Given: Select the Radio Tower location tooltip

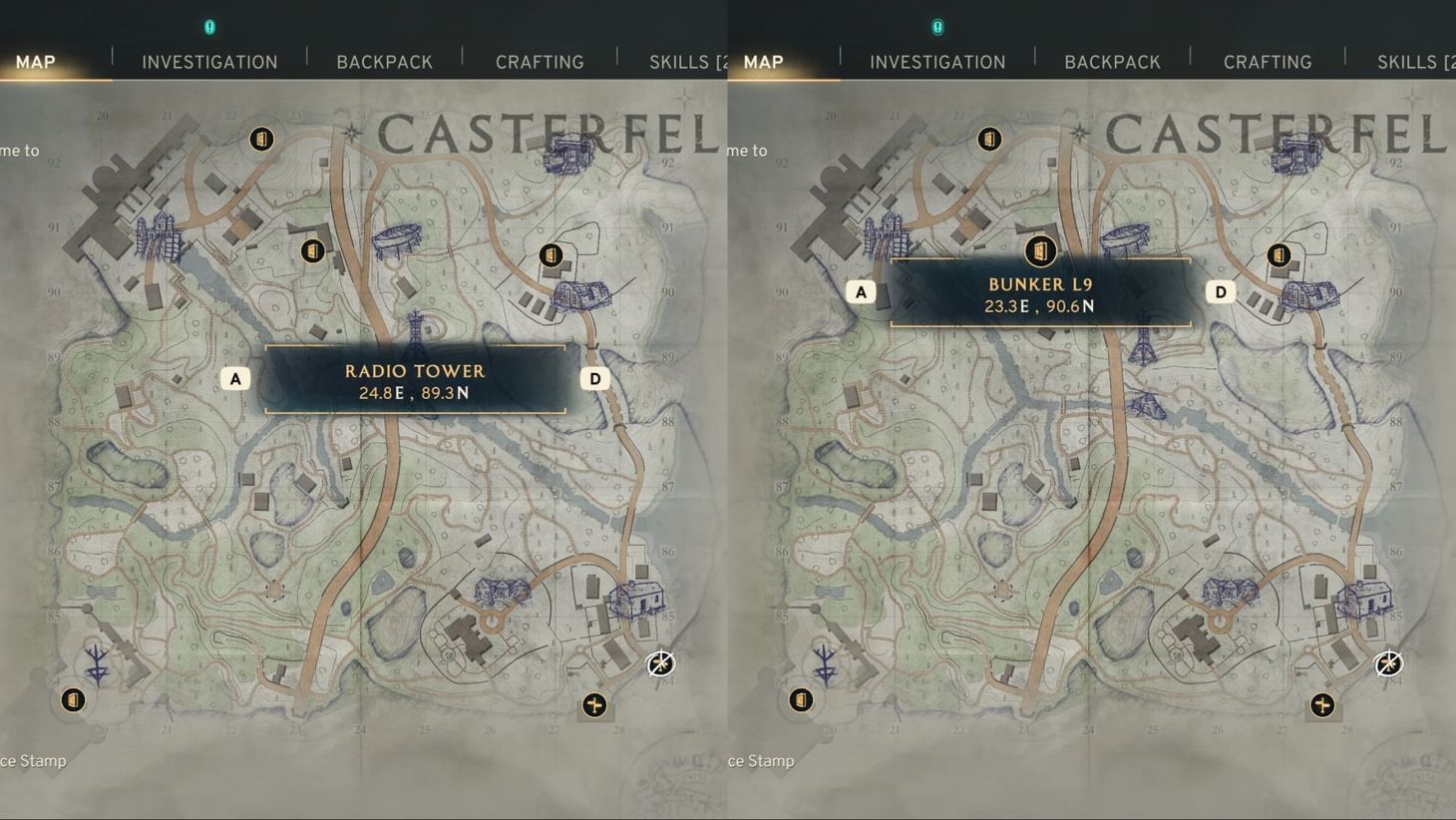Looking at the screenshot, I should tap(415, 381).
